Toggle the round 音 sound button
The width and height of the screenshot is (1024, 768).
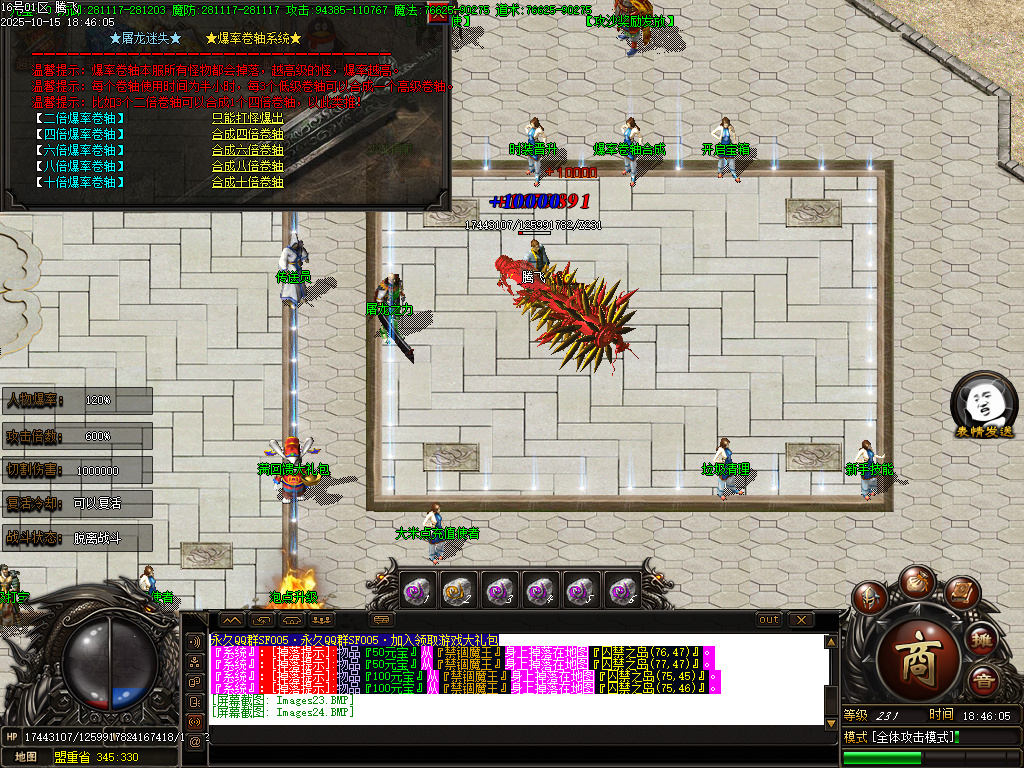click(982, 682)
